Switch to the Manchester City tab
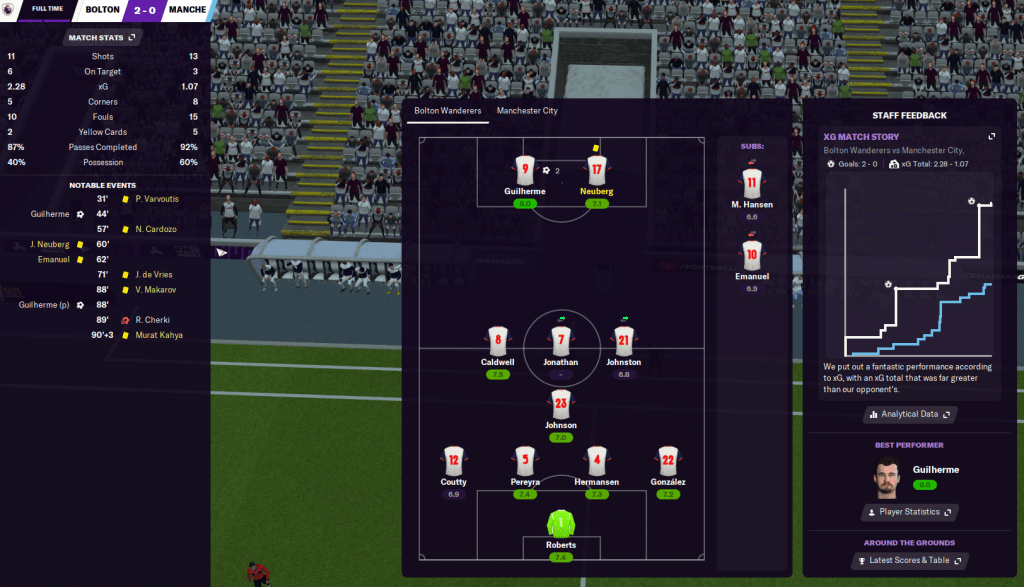The width and height of the screenshot is (1024, 587). pos(527,110)
